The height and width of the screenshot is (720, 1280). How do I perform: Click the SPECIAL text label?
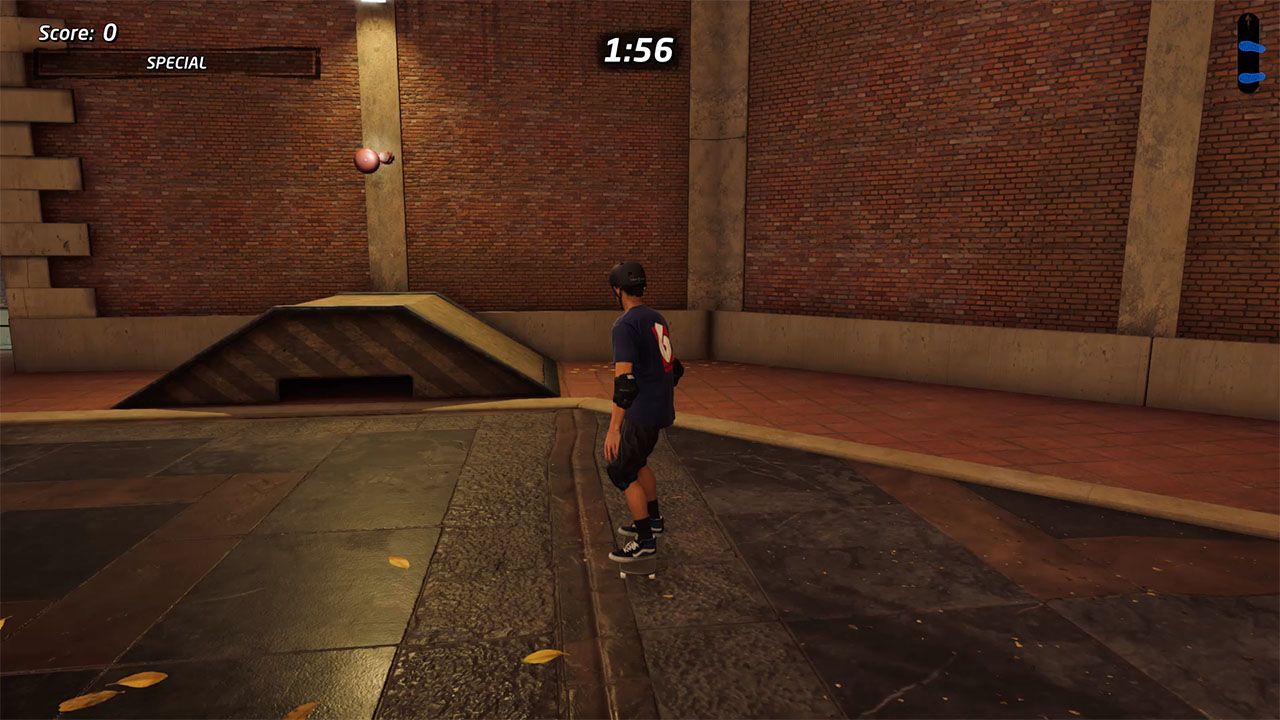[176, 62]
